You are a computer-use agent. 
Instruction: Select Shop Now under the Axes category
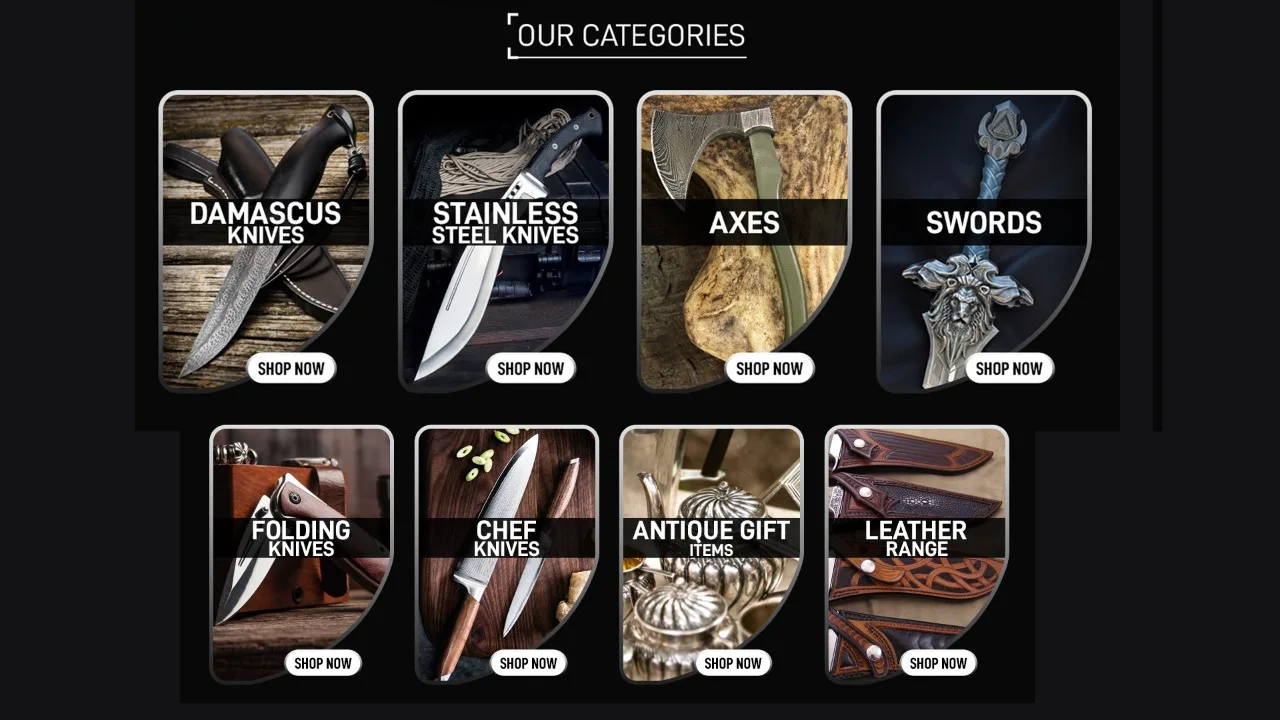tap(770, 368)
